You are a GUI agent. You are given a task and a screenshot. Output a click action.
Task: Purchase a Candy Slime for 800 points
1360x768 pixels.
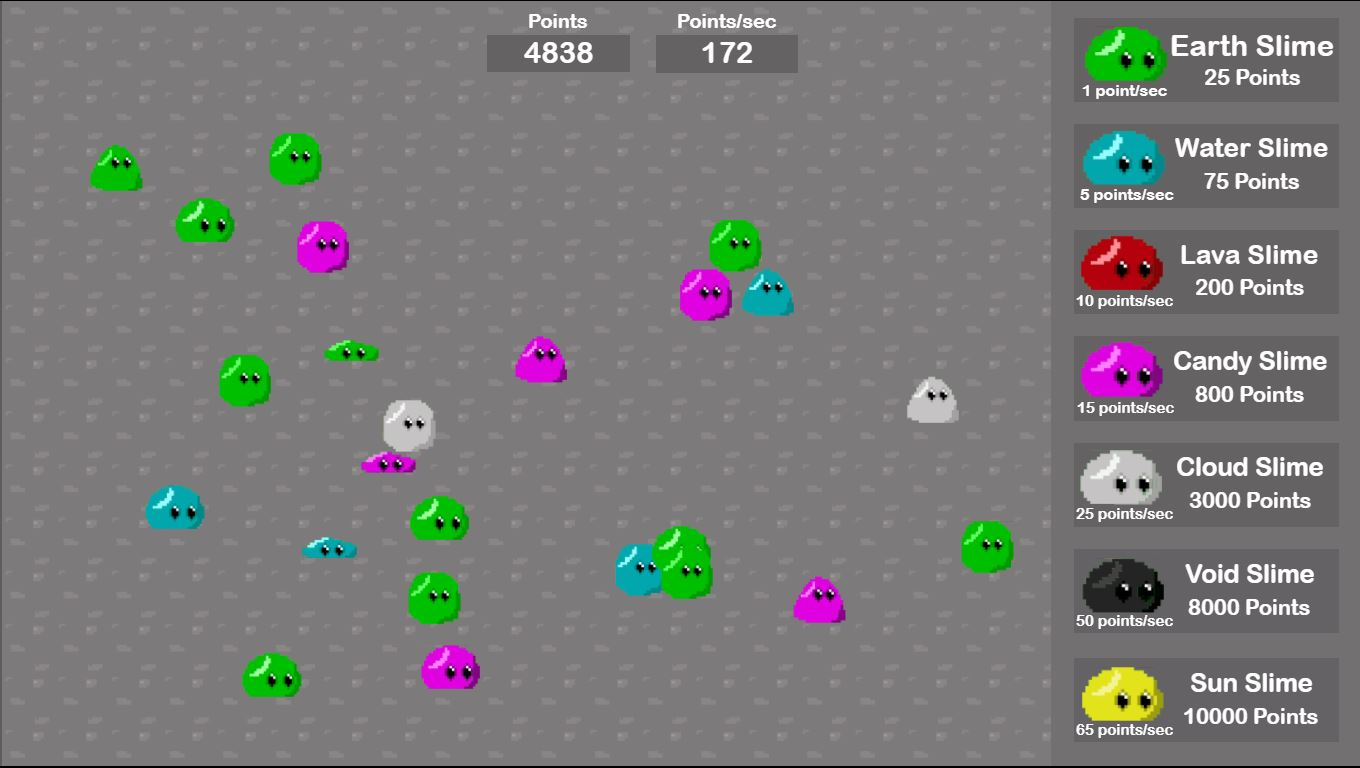tap(1205, 379)
